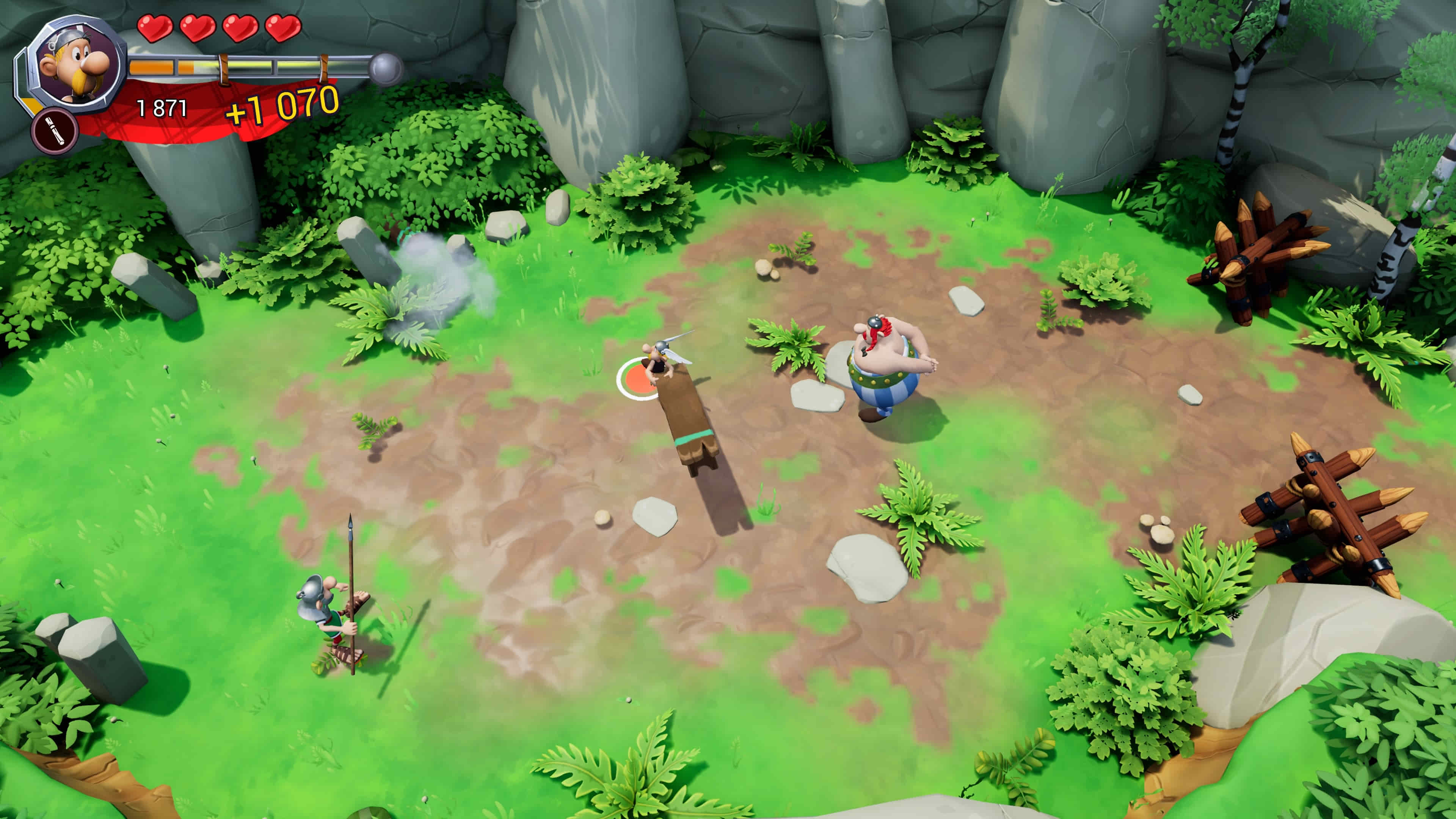Select the round item icon below the portrait
Image resolution: width=1456 pixels, height=819 pixels.
(x=55, y=131)
